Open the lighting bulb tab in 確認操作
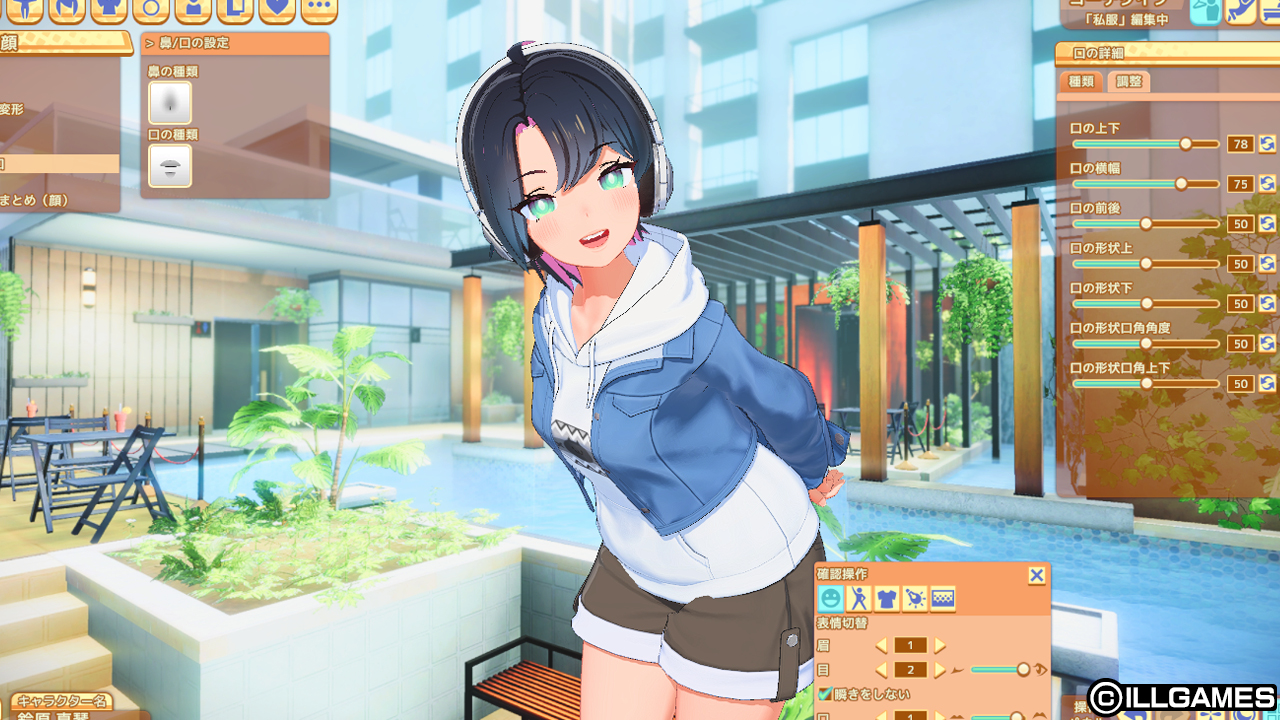The height and width of the screenshot is (720, 1280). pyautogui.click(x=914, y=599)
